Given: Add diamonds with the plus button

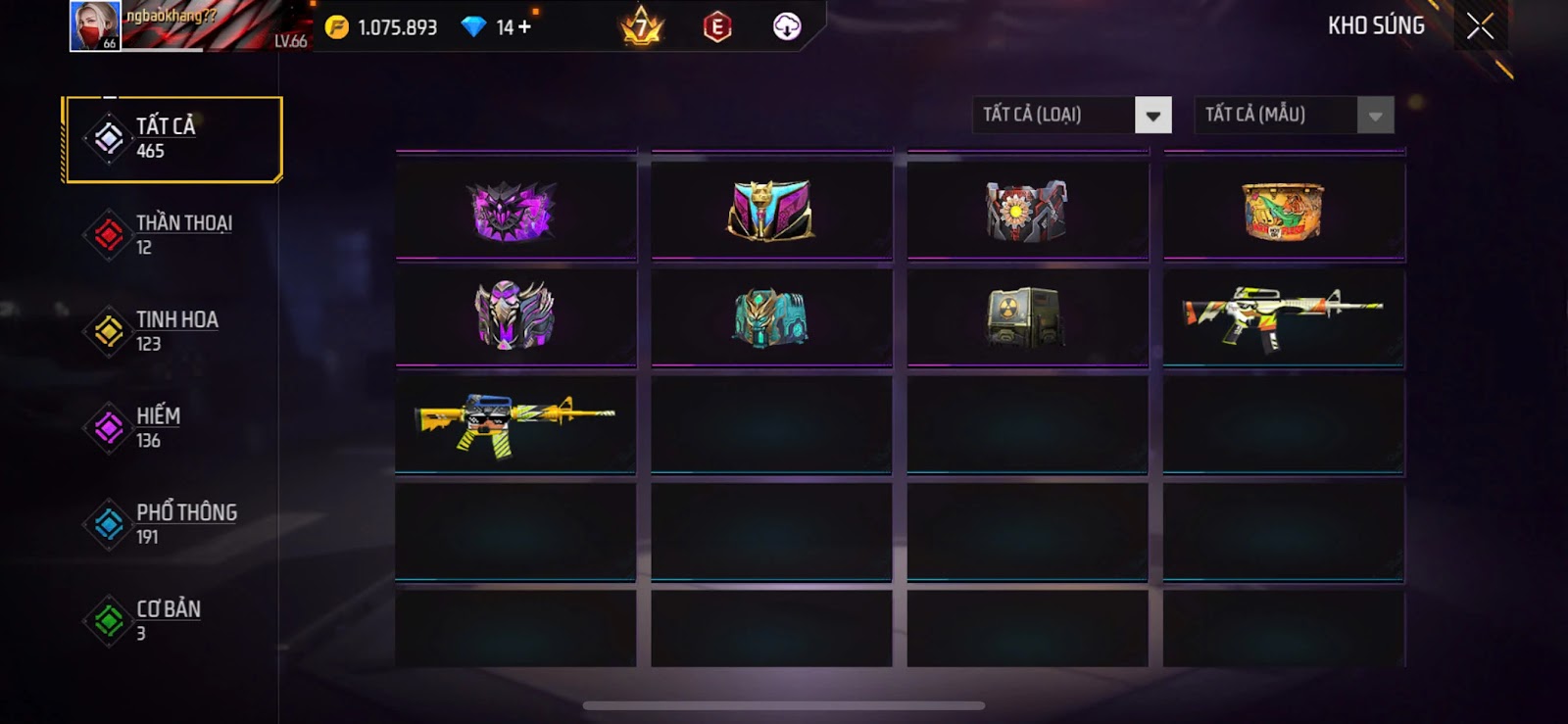Looking at the screenshot, I should click(524, 27).
